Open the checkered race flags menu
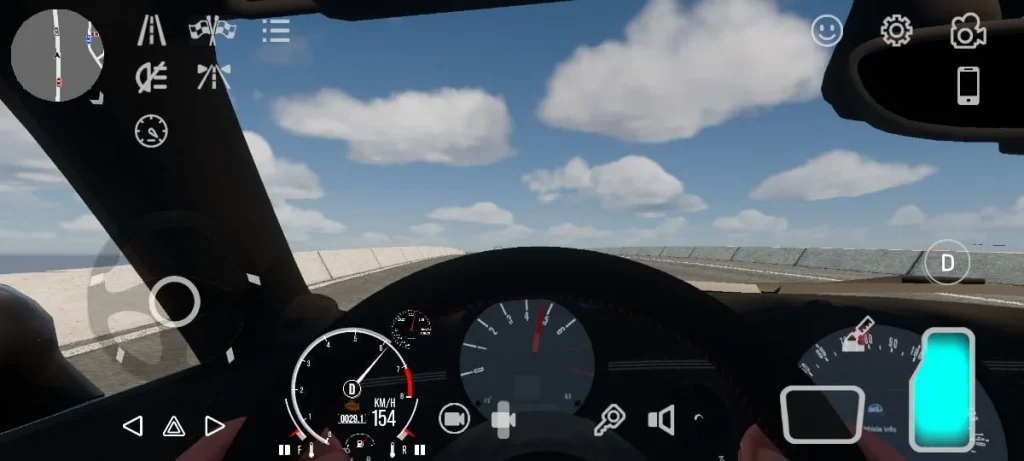The height and width of the screenshot is (461, 1024). pyautogui.click(x=212, y=31)
